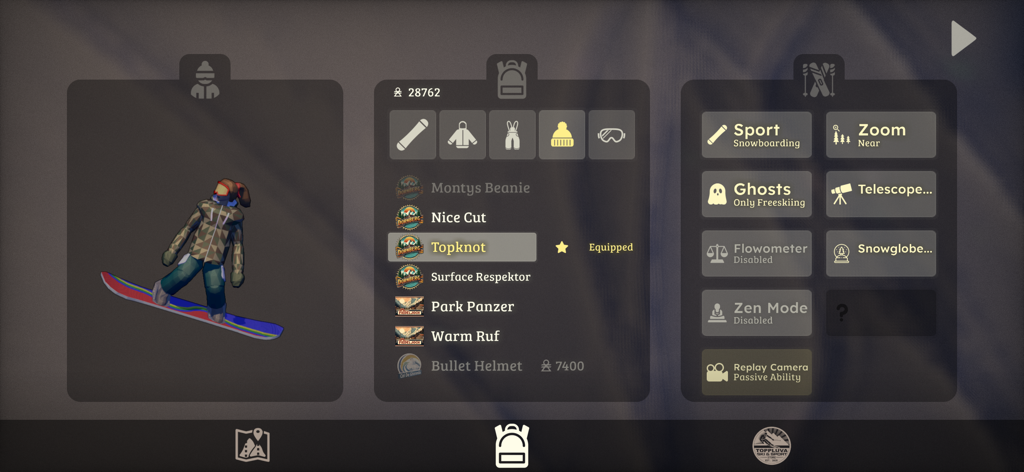This screenshot has height=472, width=1024.
Task: Select the Replay Camera passive ability
Action: point(756,372)
